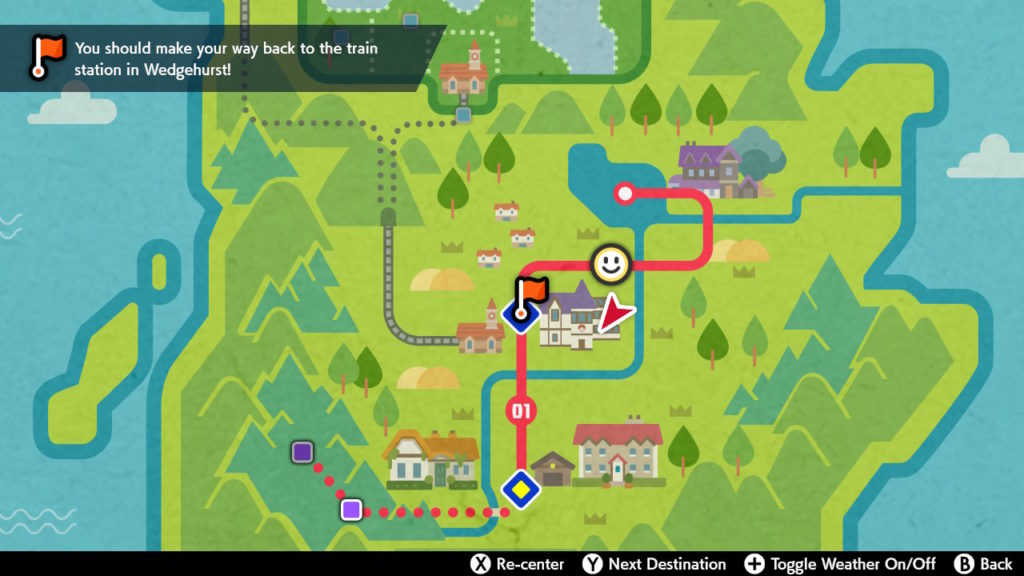This screenshot has width=1024, height=576.
Task: Select the red-roofed house map icon
Action: 618,452
